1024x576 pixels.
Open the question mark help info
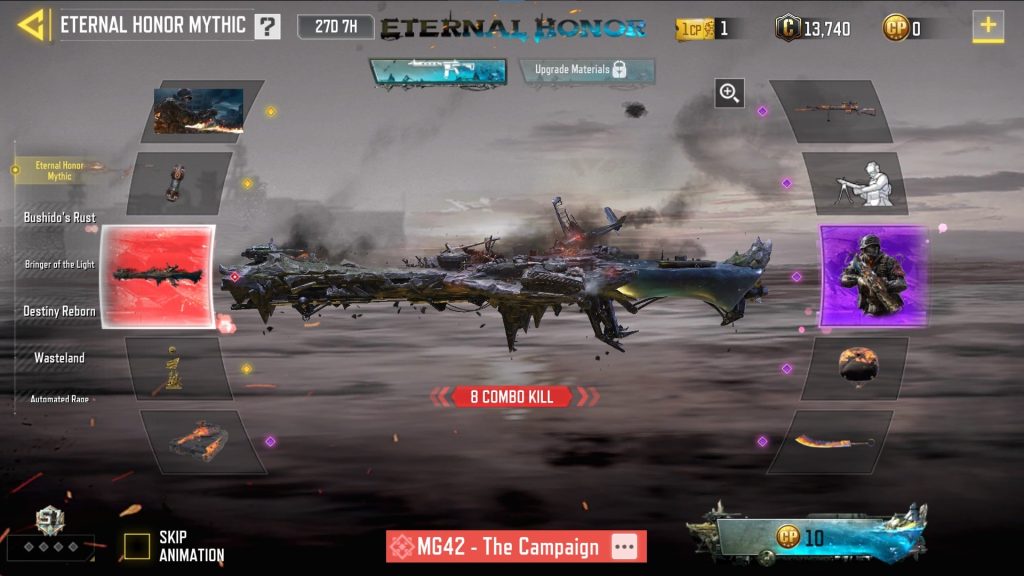(x=267, y=27)
